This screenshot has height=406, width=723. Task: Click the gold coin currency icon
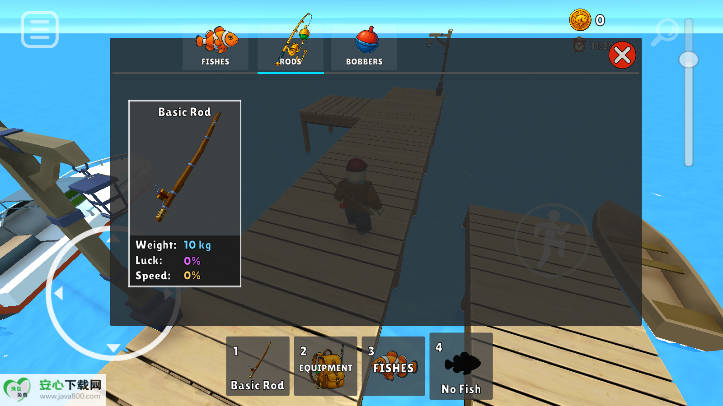(580, 19)
